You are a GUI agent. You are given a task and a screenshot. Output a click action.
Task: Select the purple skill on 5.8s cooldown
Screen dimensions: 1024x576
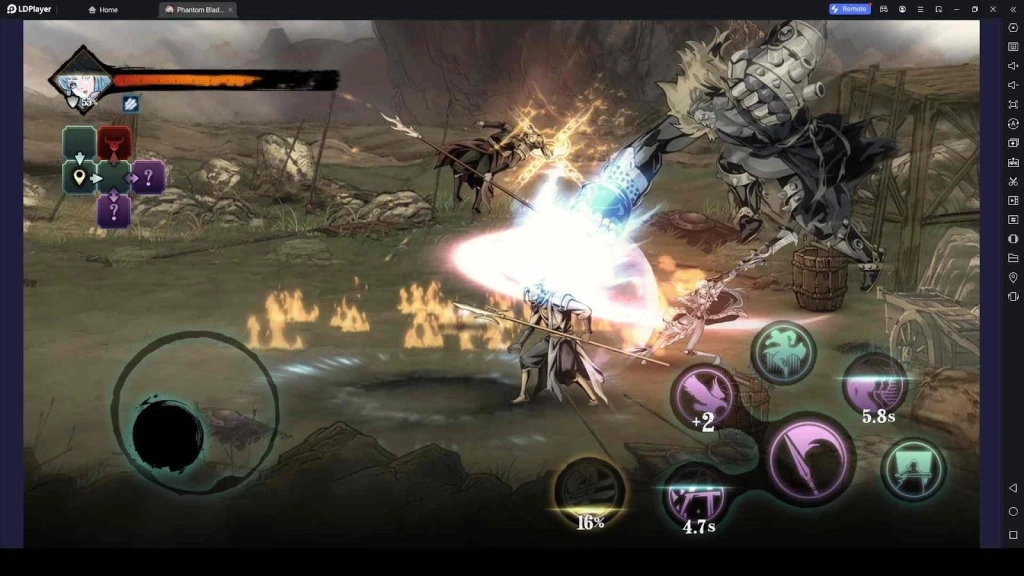[875, 385]
